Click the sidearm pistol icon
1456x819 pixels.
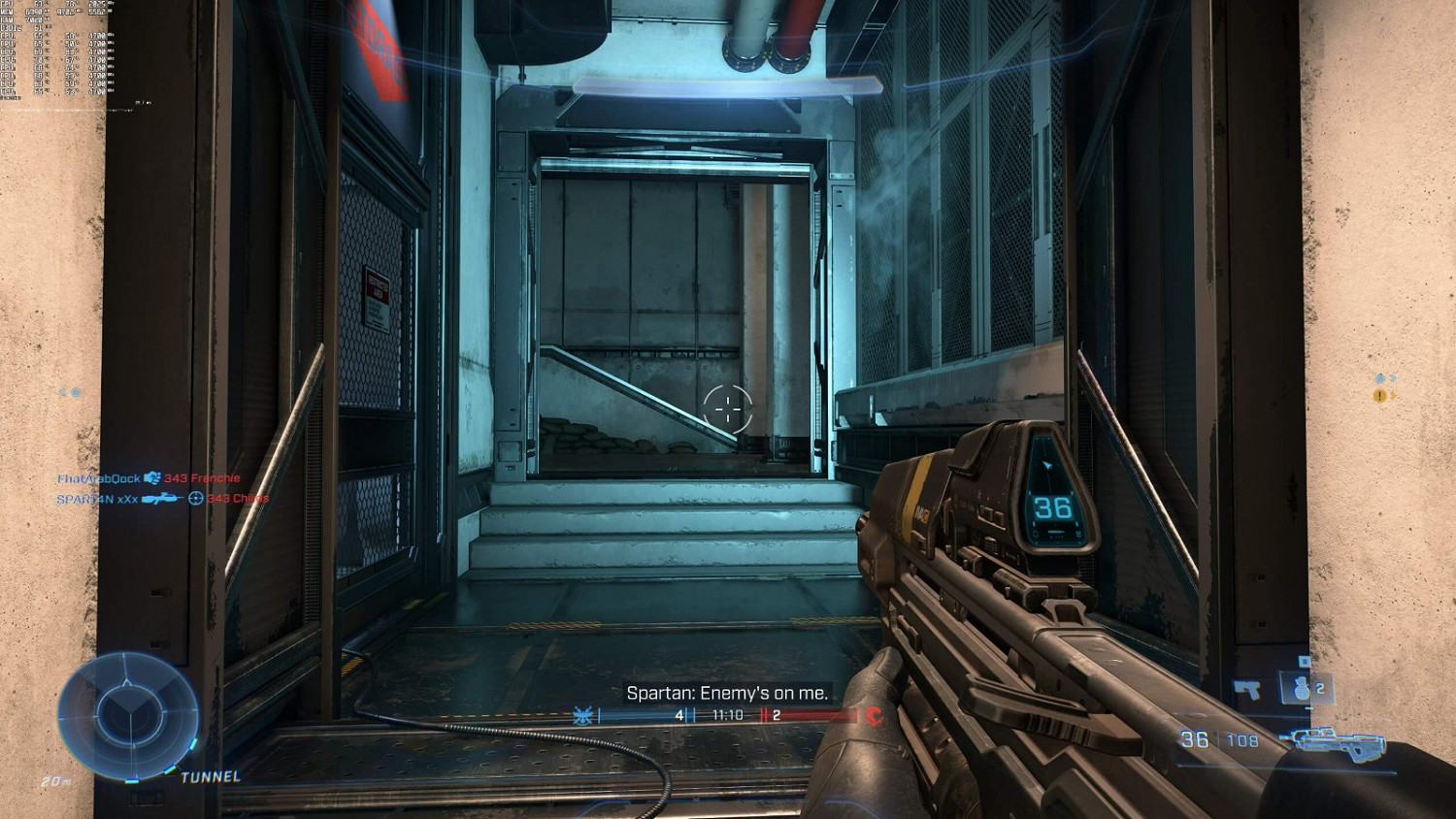[x=1247, y=690]
